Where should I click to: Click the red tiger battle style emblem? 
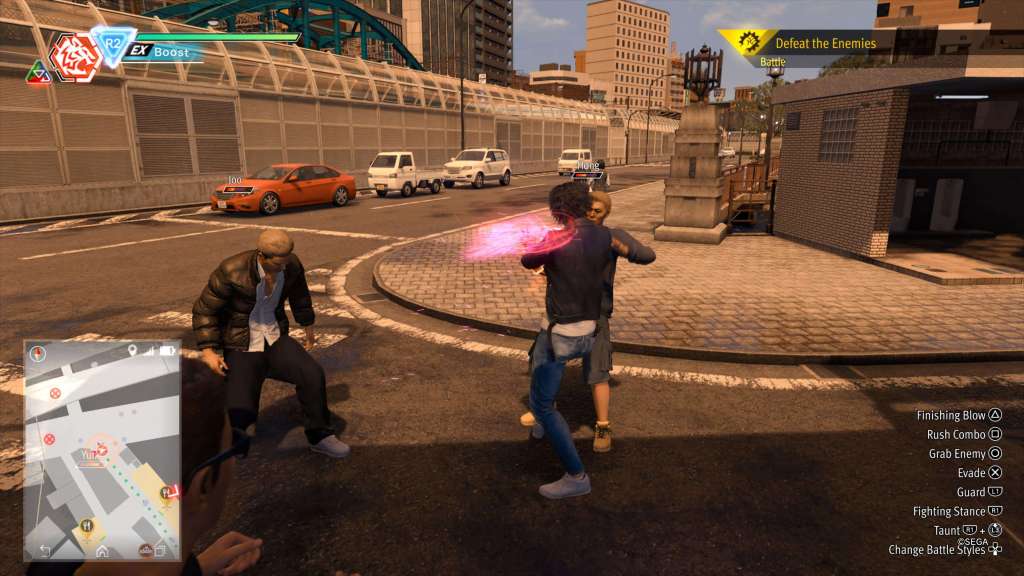click(74, 56)
